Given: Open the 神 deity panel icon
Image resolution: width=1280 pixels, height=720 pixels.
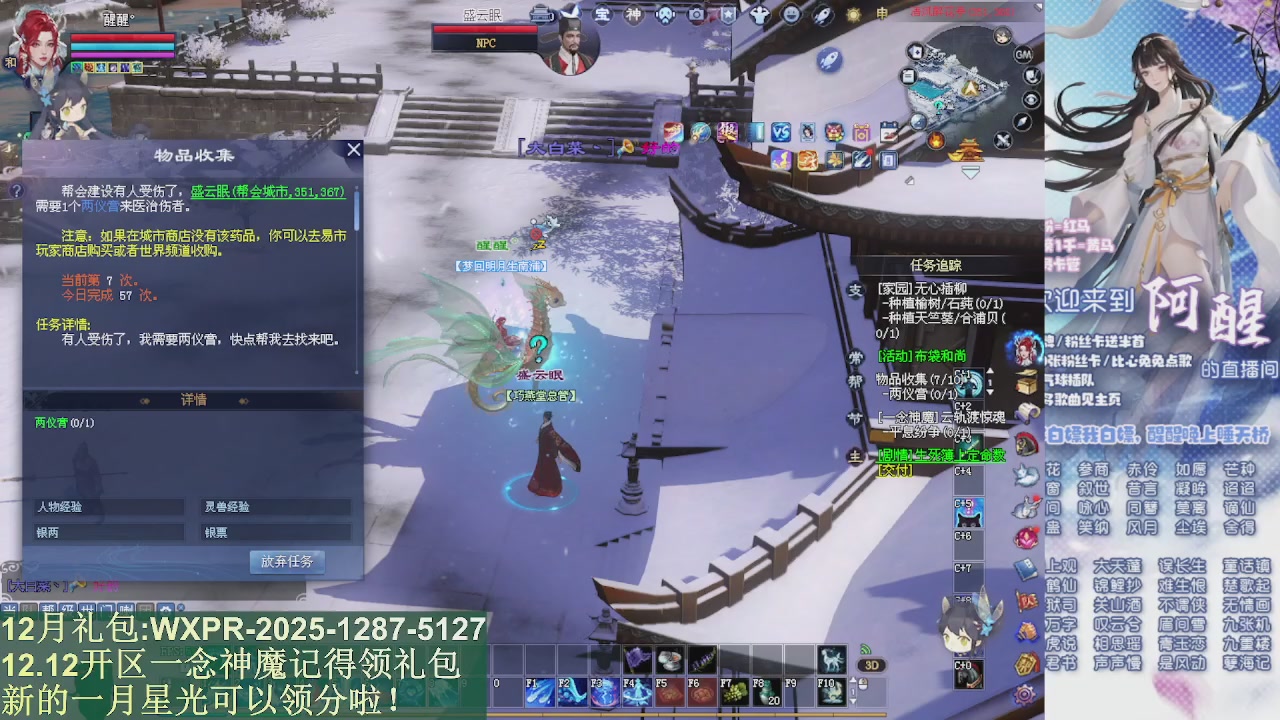Looking at the screenshot, I should (635, 13).
